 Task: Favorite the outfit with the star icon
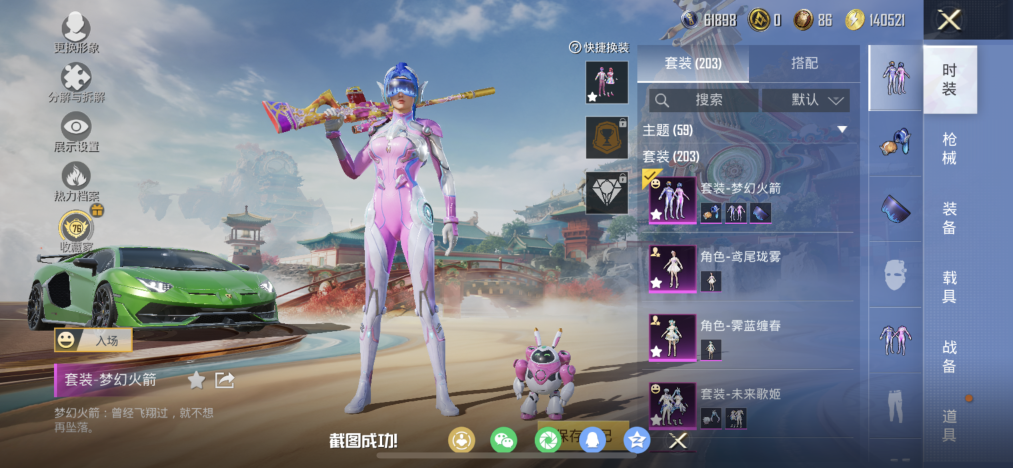(196, 380)
